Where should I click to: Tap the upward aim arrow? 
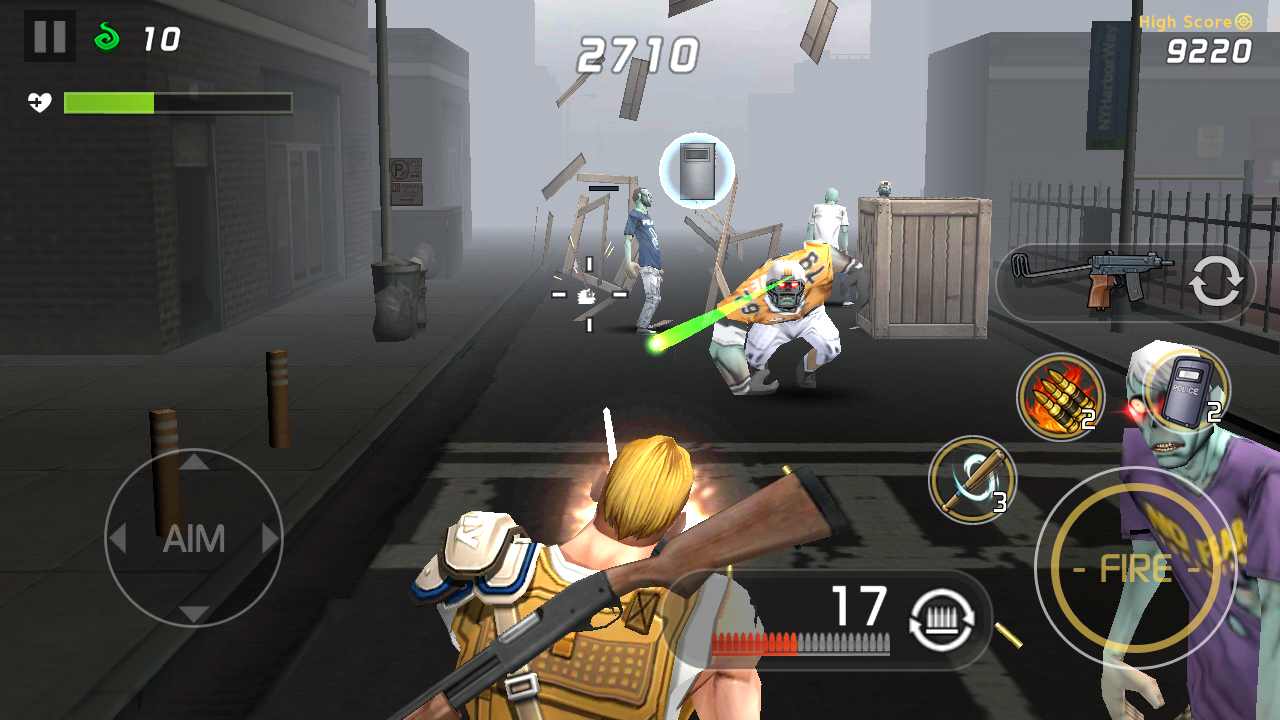tap(193, 462)
